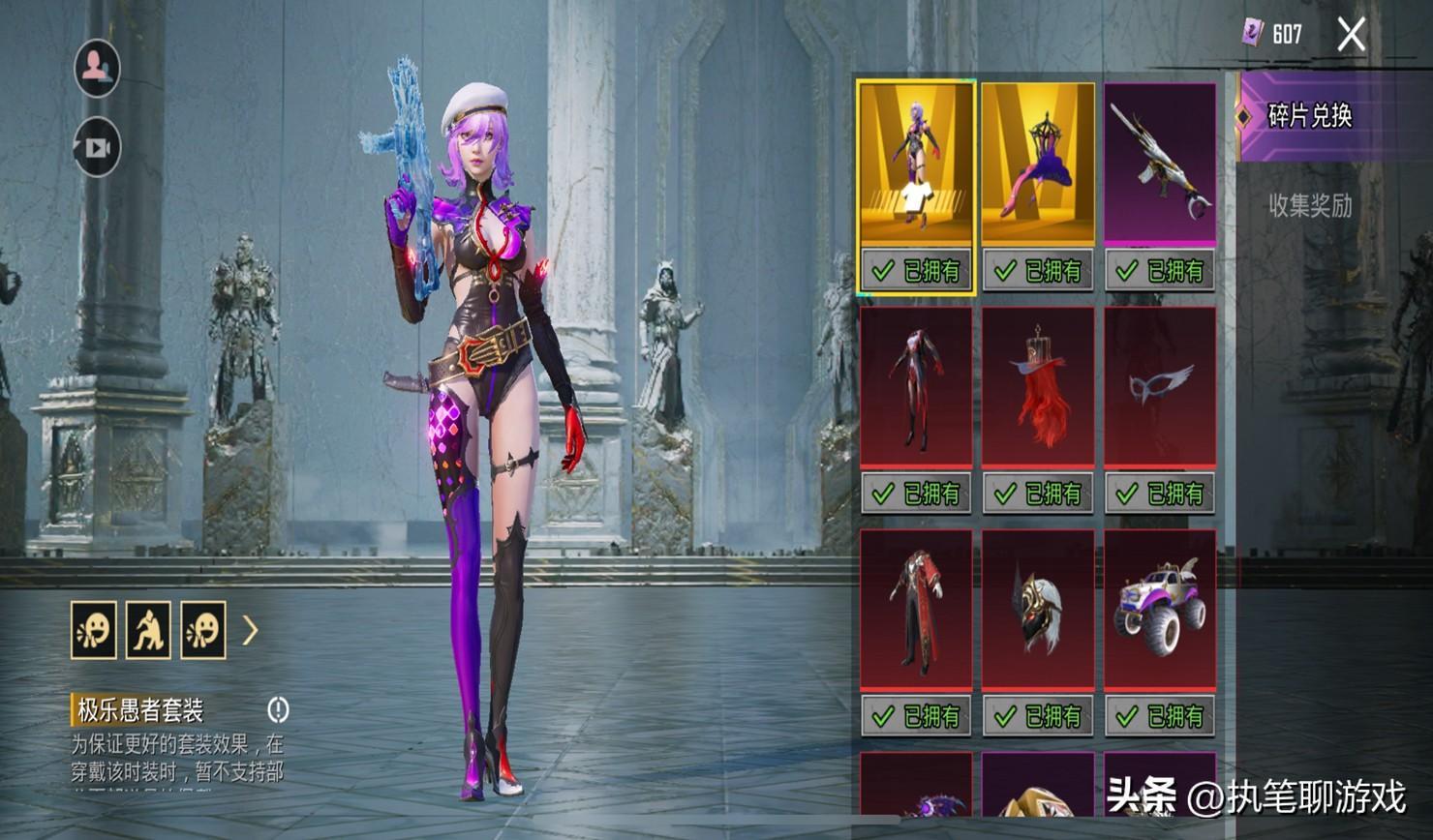Screen dimensions: 1433x840
Task: Choose the gold-background pink hair headpiece tile
Action: coord(1038,164)
